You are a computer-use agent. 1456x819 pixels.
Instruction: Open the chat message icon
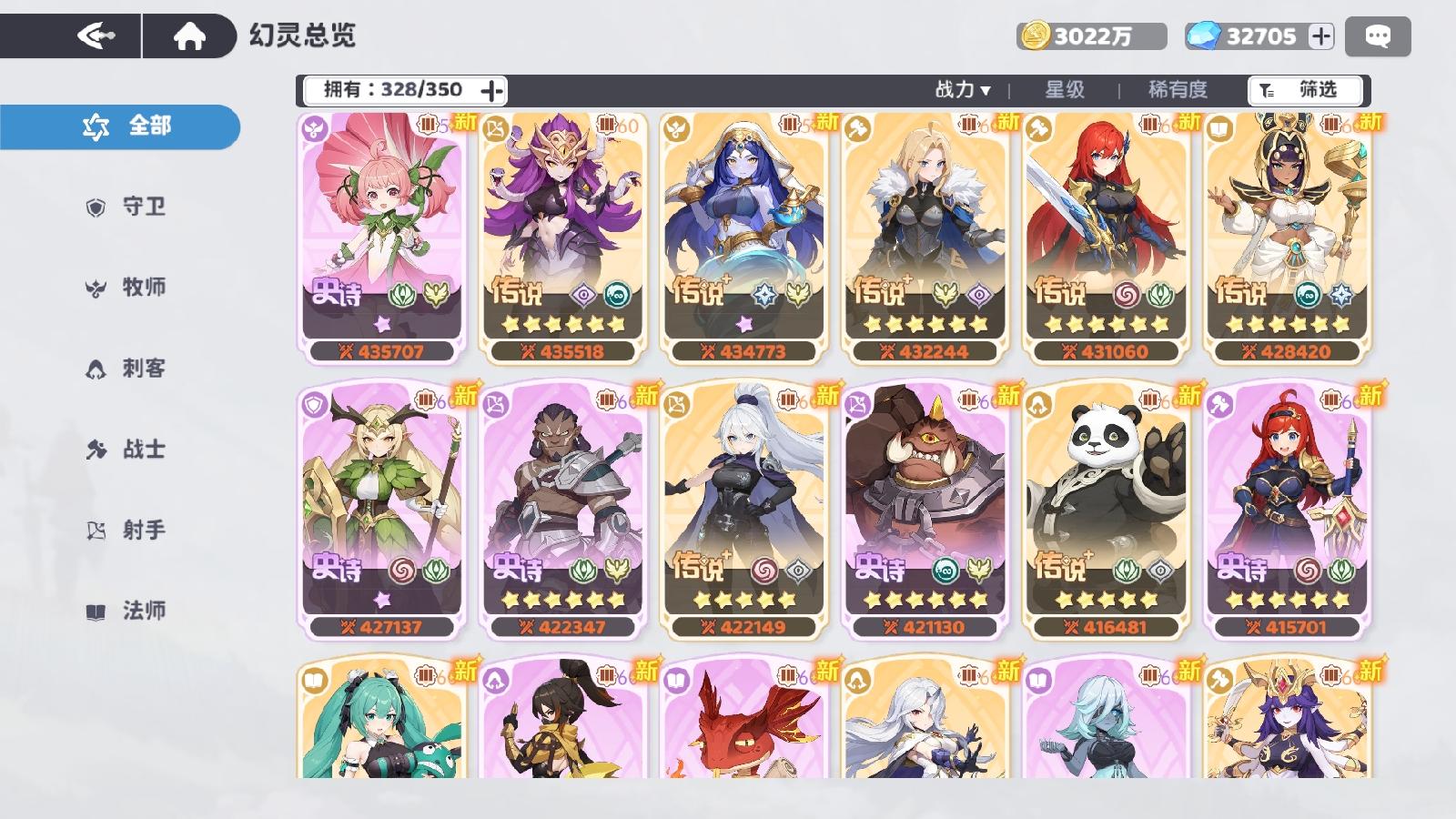[x=1377, y=36]
